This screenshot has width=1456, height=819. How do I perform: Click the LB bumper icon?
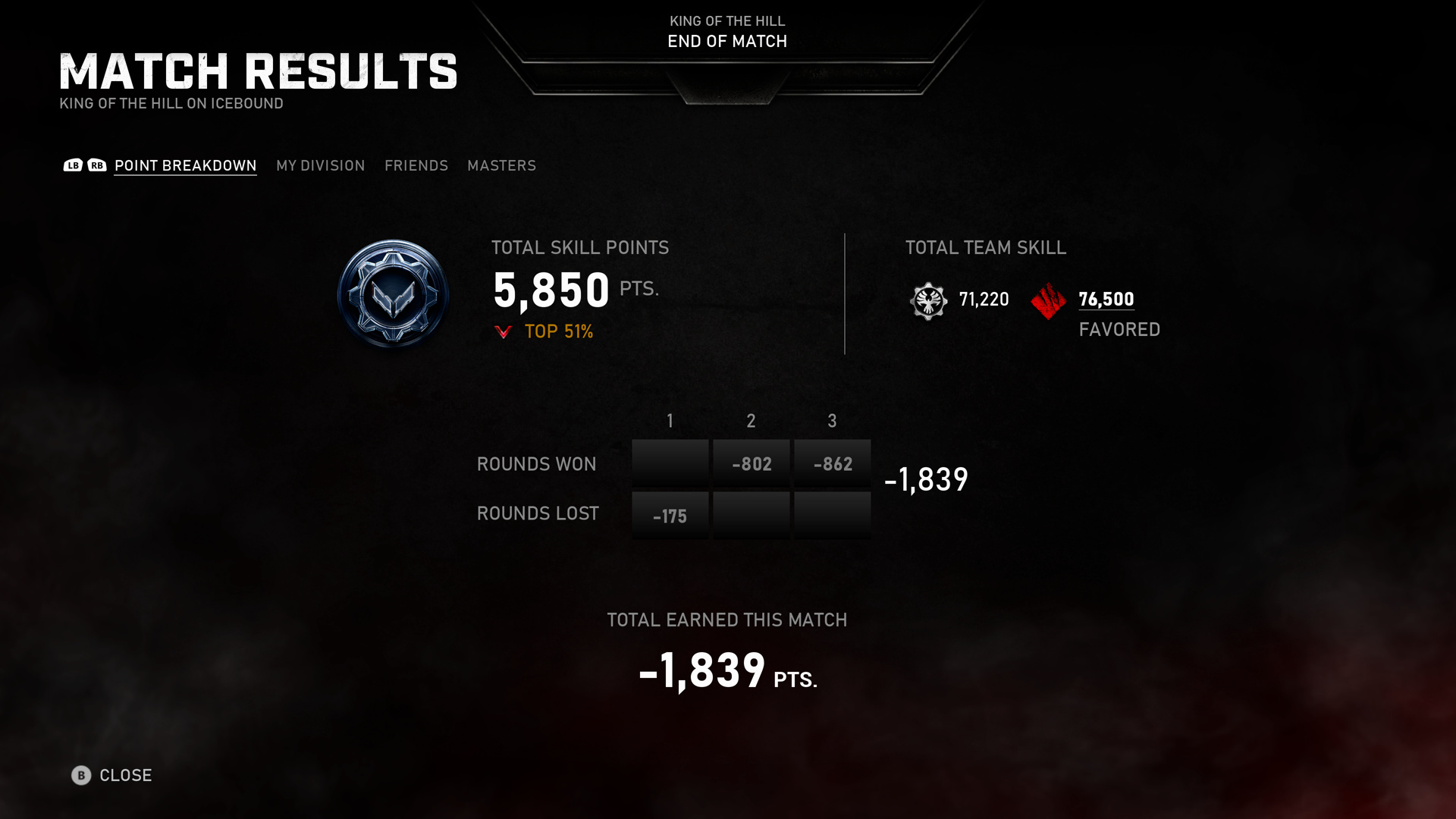(73, 165)
